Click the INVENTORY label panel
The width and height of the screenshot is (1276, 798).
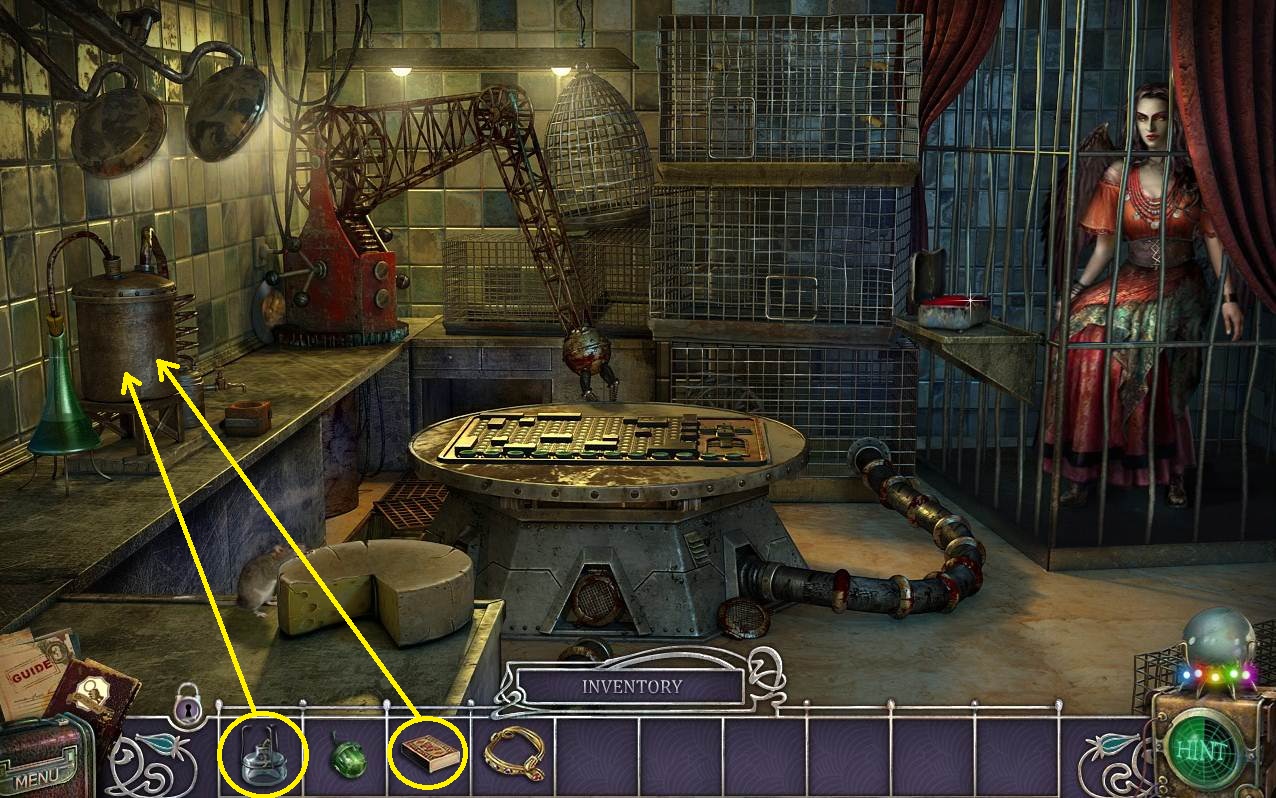(x=631, y=687)
